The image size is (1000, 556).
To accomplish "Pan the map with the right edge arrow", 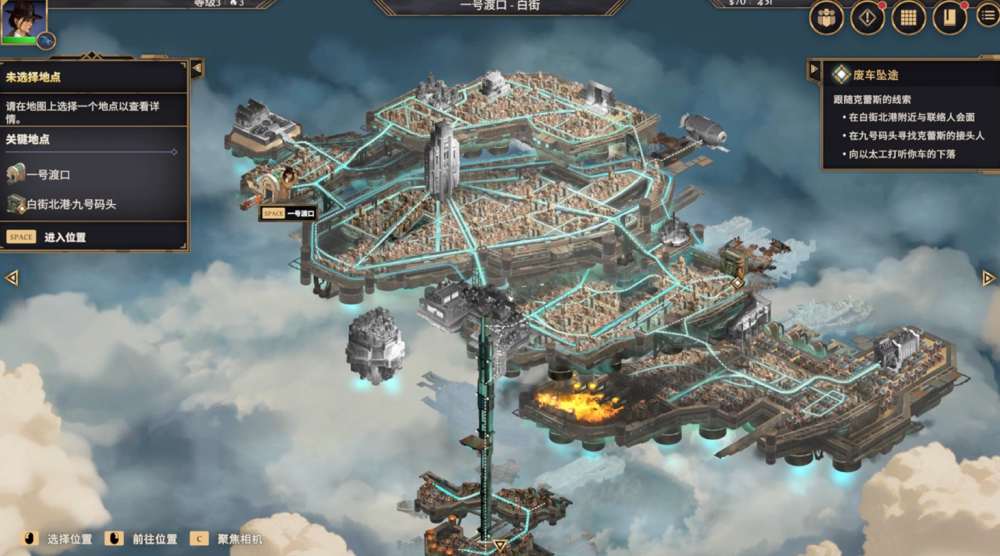I will tap(988, 278).
